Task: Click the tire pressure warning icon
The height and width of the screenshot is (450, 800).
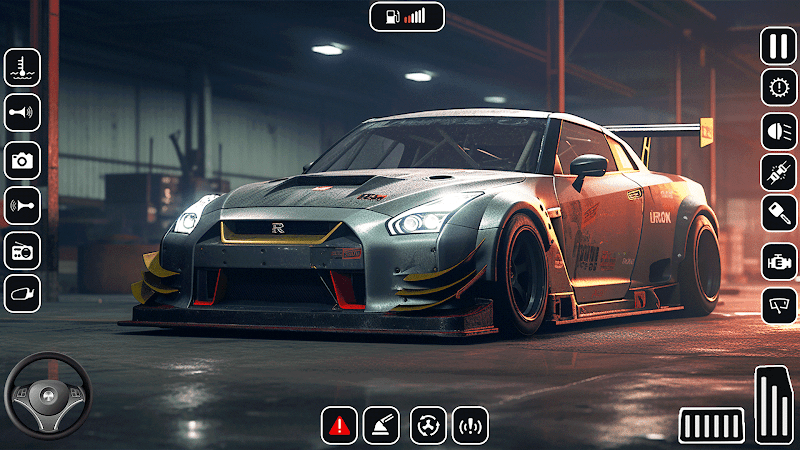Action: tap(470, 425)
